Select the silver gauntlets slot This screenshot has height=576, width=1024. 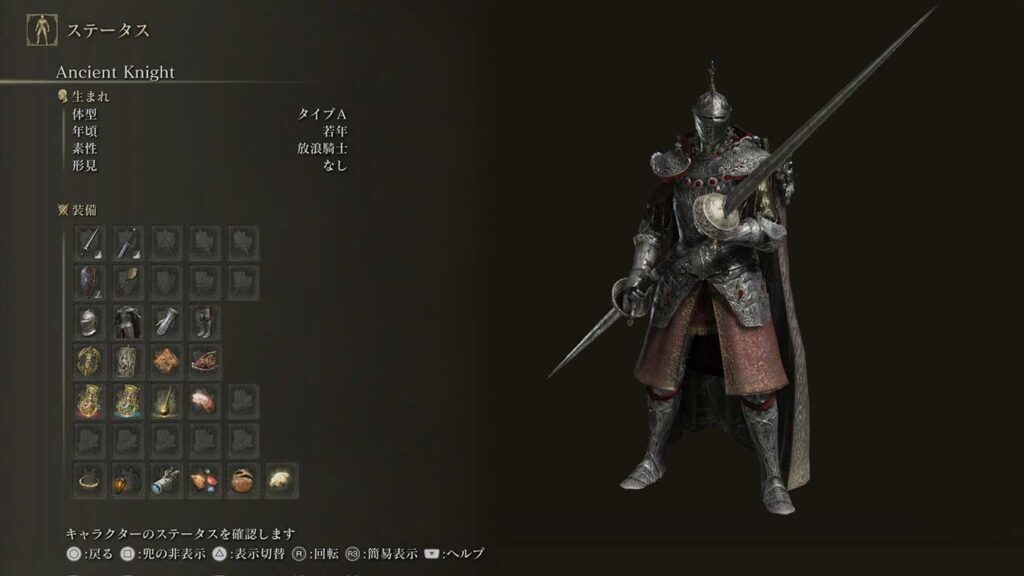click(x=166, y=321)
